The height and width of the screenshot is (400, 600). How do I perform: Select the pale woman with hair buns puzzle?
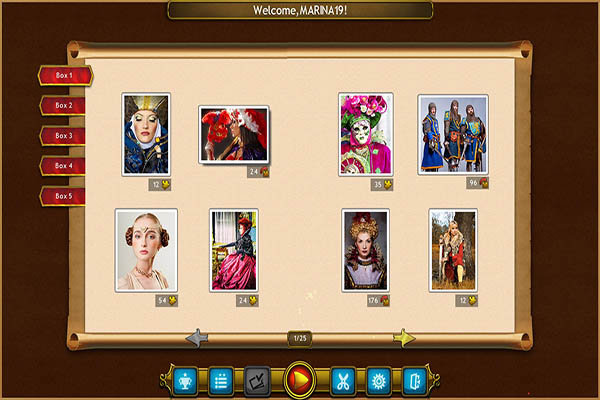point(146,250)
